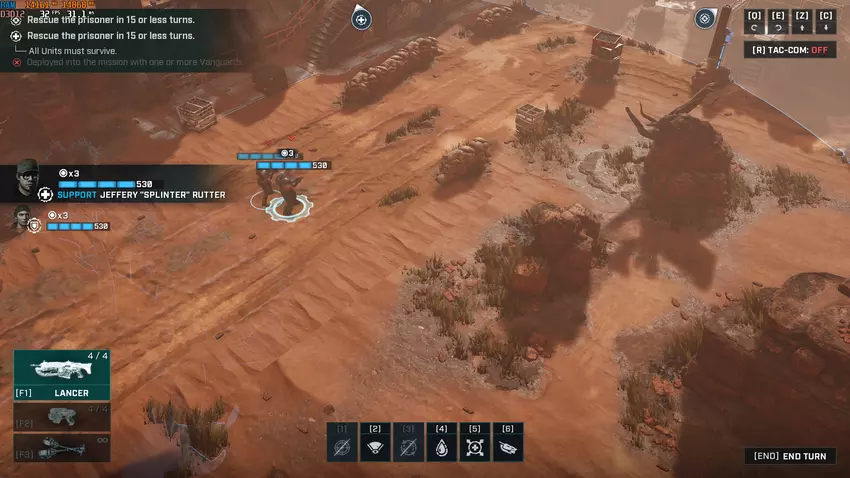850x478 pixels.
Task: Switch to the second weapon slot
Action: [62, 415]
